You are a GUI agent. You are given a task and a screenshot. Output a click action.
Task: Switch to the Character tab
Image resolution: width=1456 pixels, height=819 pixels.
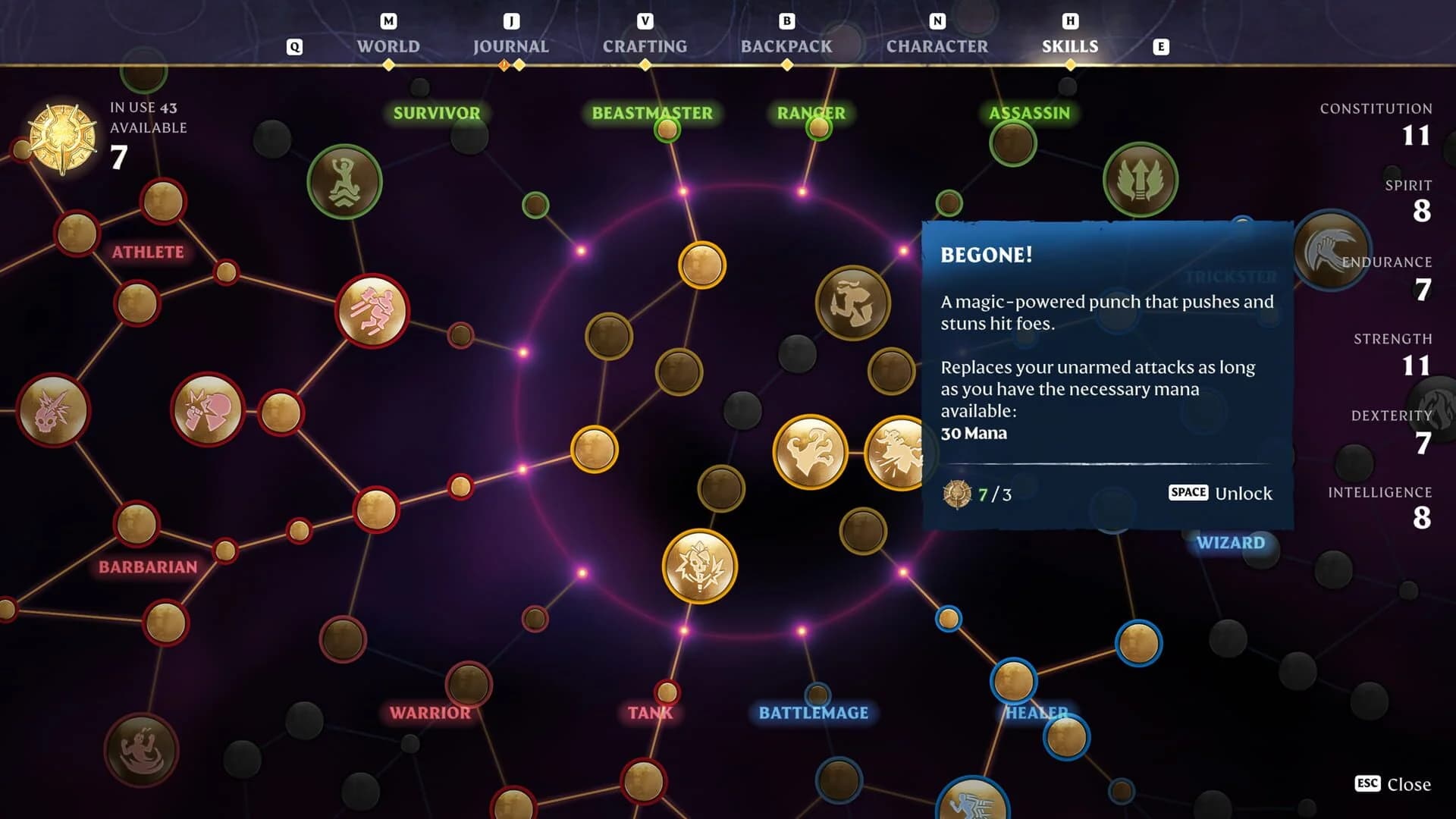[x=937, y=46]
